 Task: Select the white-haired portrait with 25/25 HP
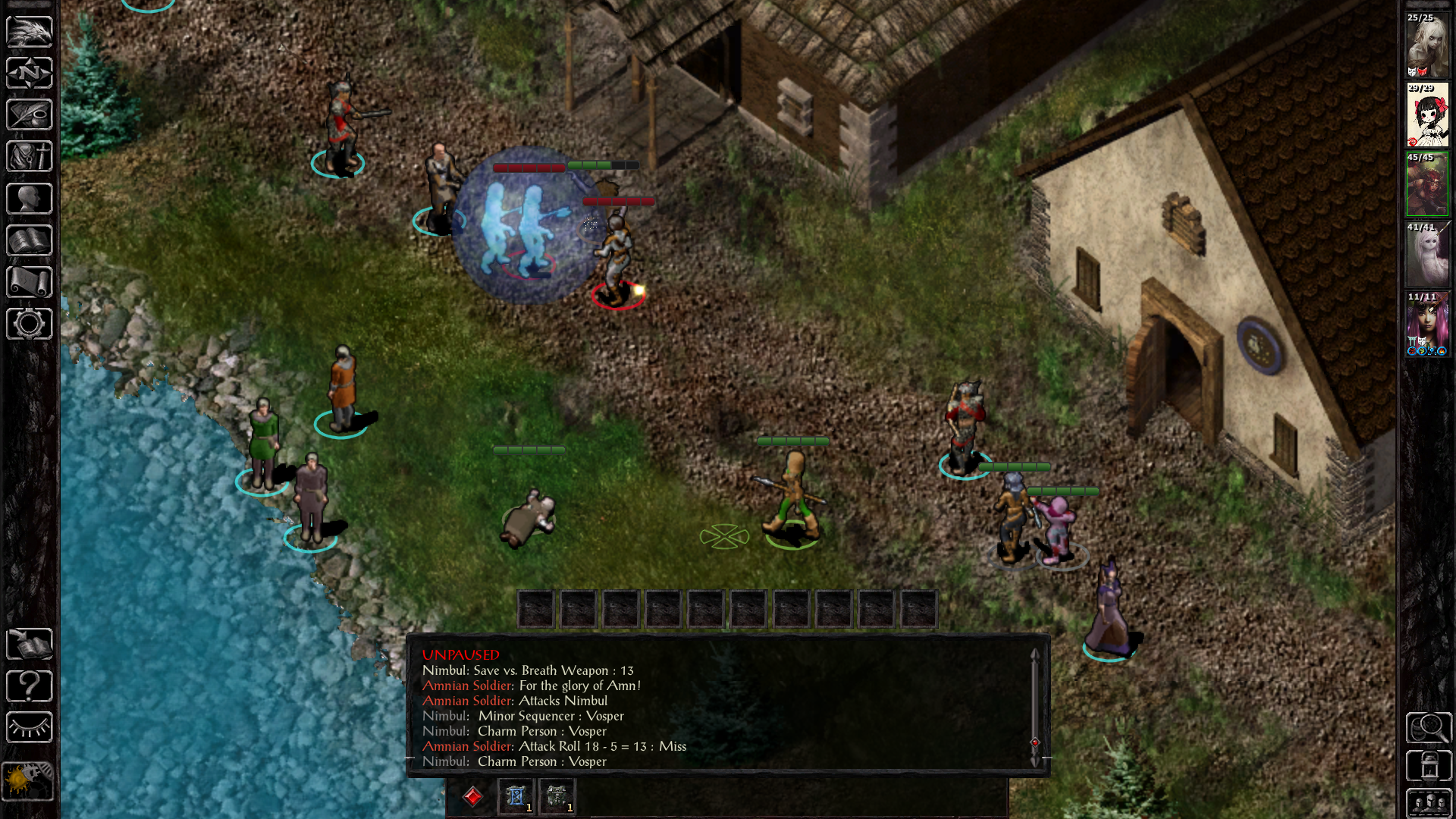click(x=1427, y=45)
